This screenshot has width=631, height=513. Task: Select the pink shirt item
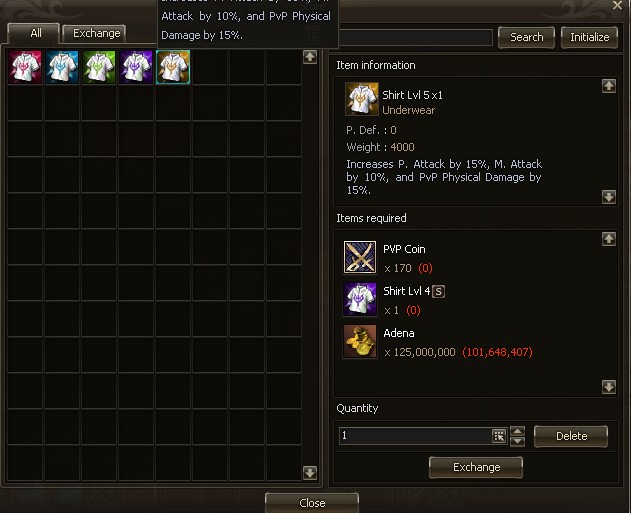pyautogui.click(x=25, y=68)
